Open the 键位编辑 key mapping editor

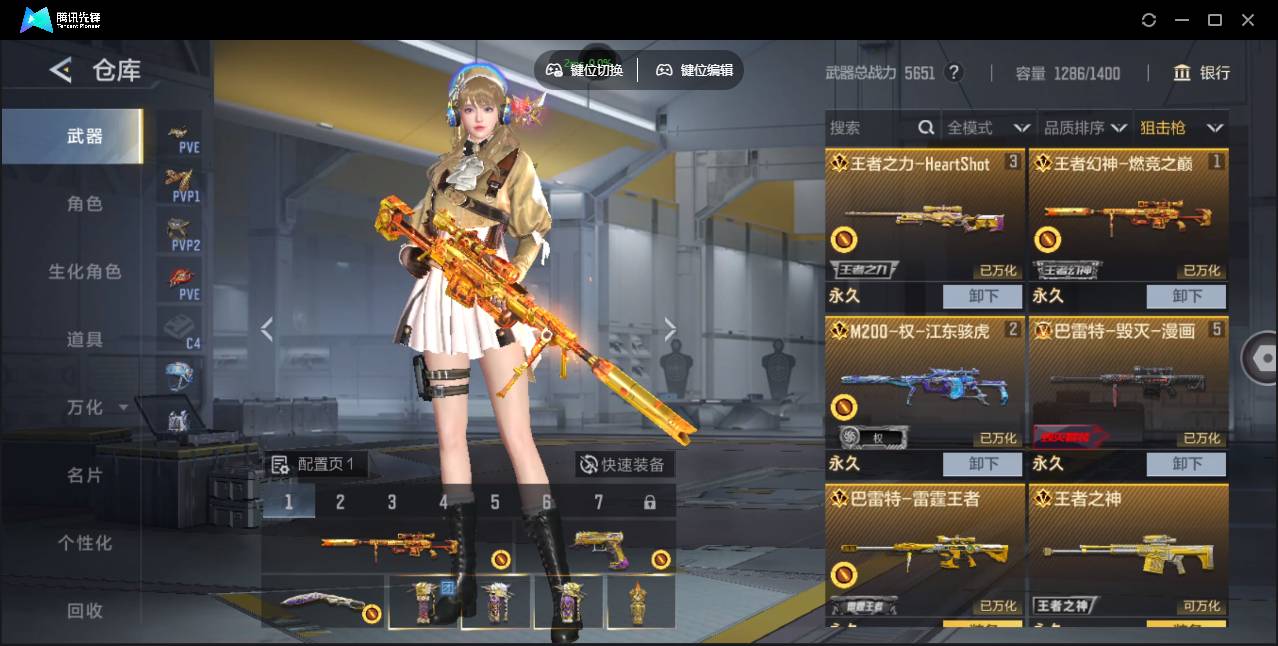pos(695,70)
